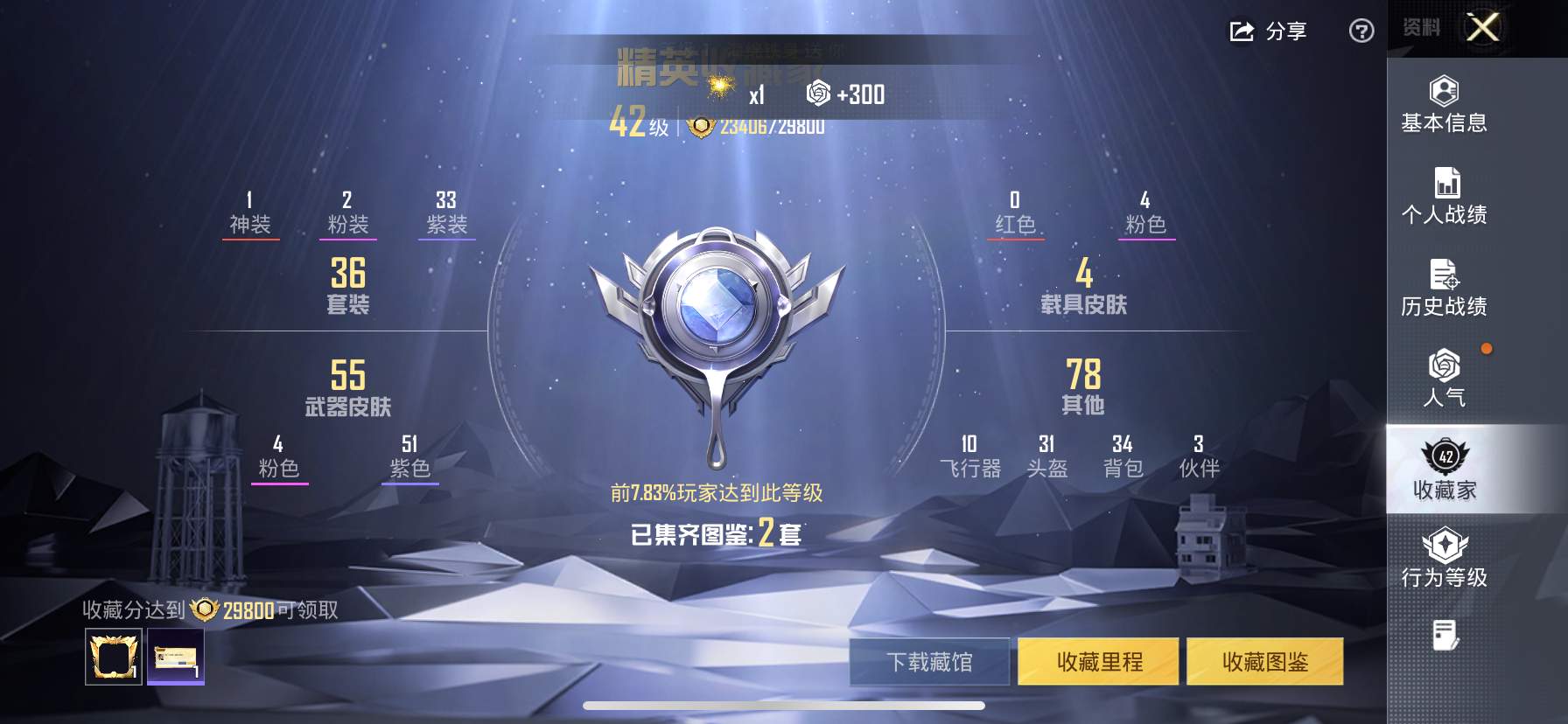1568x724 pixels.
Task: Open 历史战绩 from the sidebar
Action: (1445, 280)
